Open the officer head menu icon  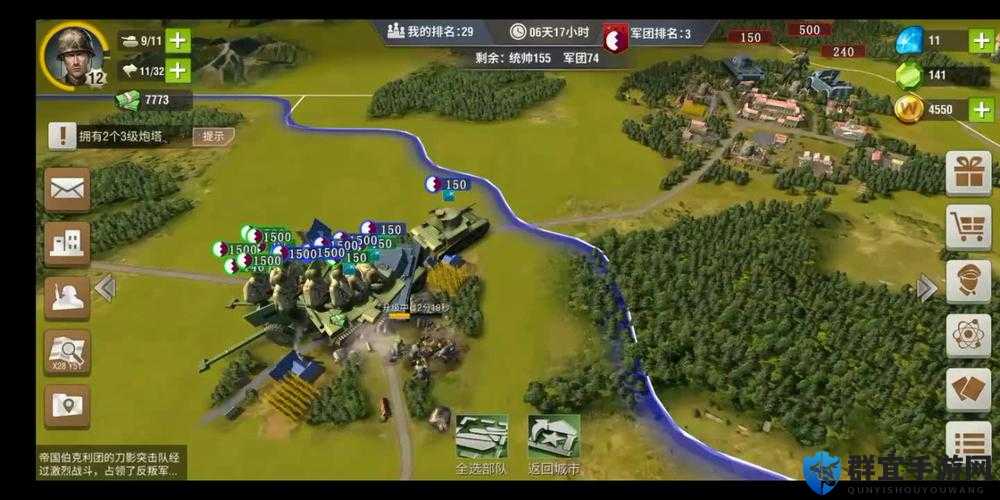tap(968, 281)
